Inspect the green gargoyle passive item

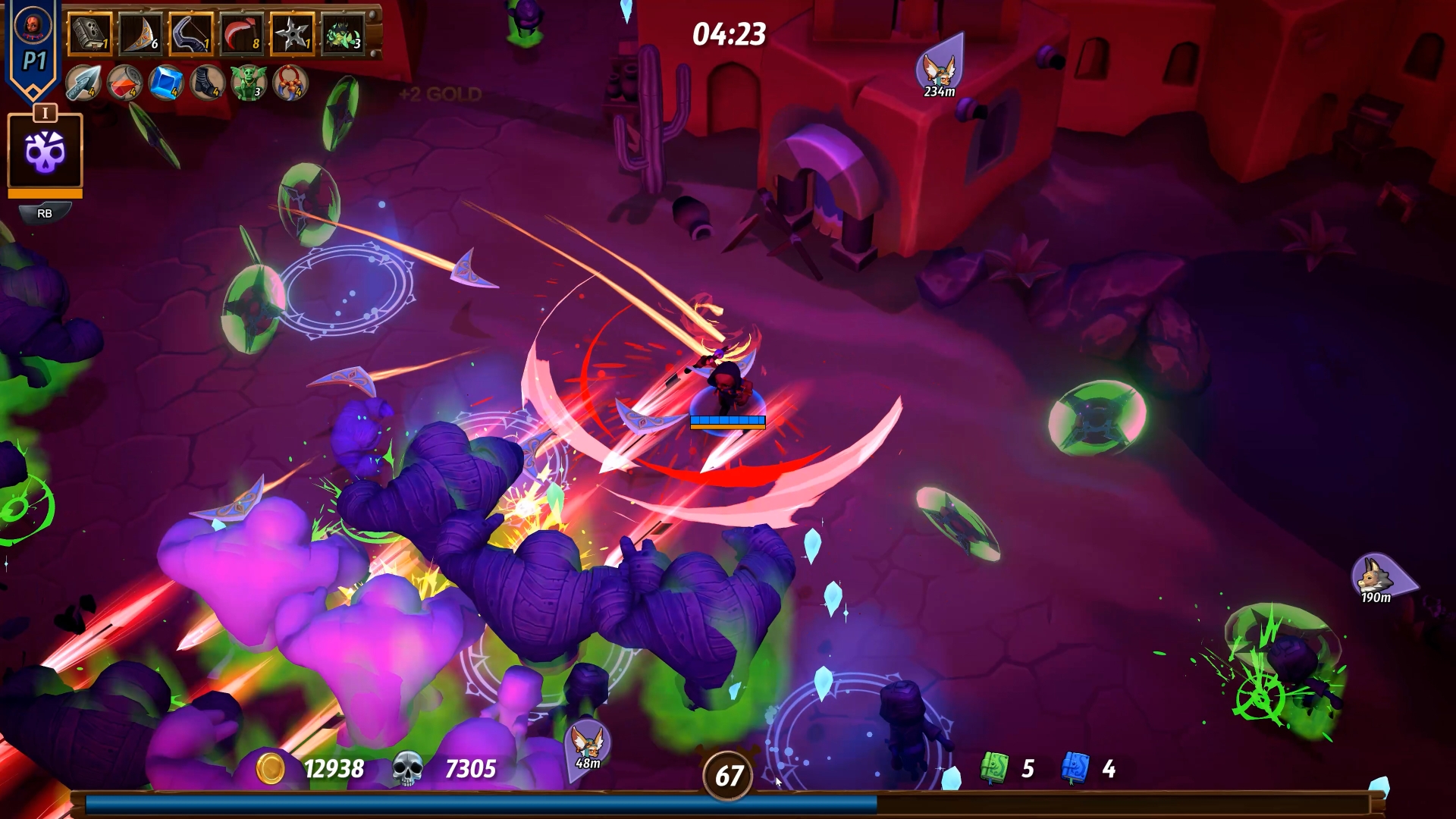249,83
